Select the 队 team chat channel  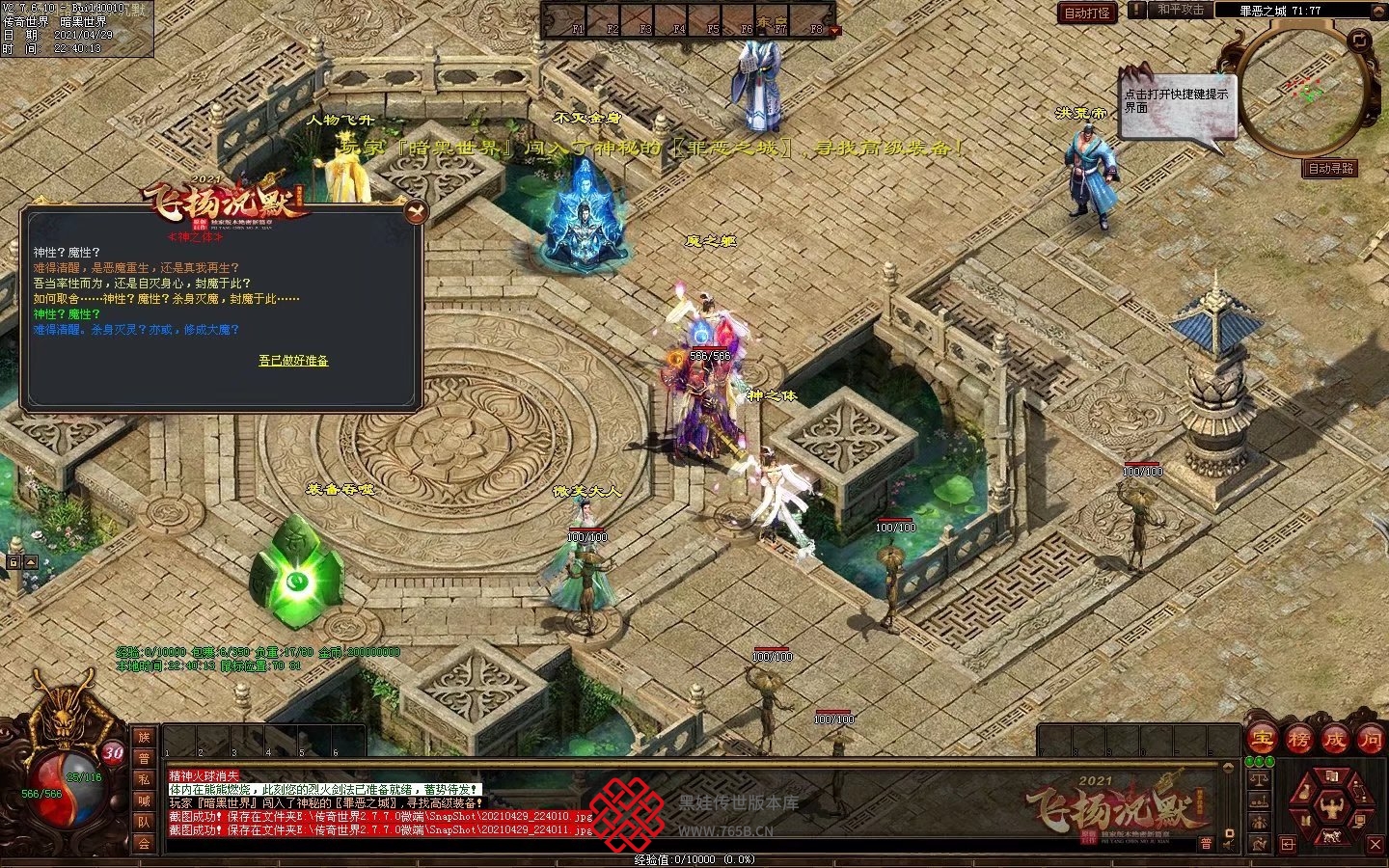coord(144,823)
